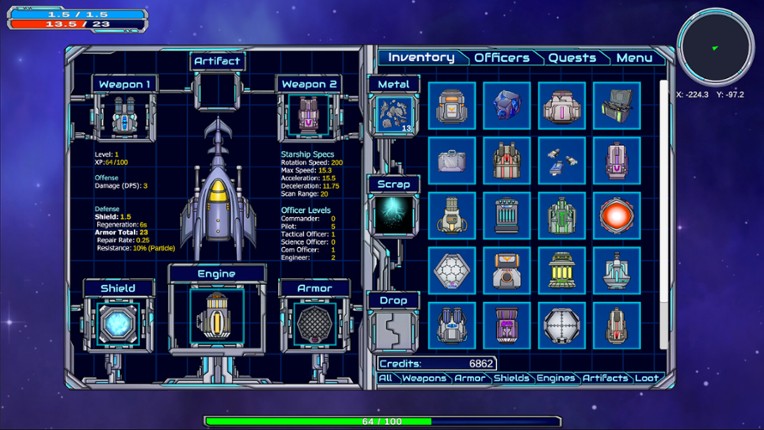
Task: Select the equipped Armor slot
Action: pos(314,324)
